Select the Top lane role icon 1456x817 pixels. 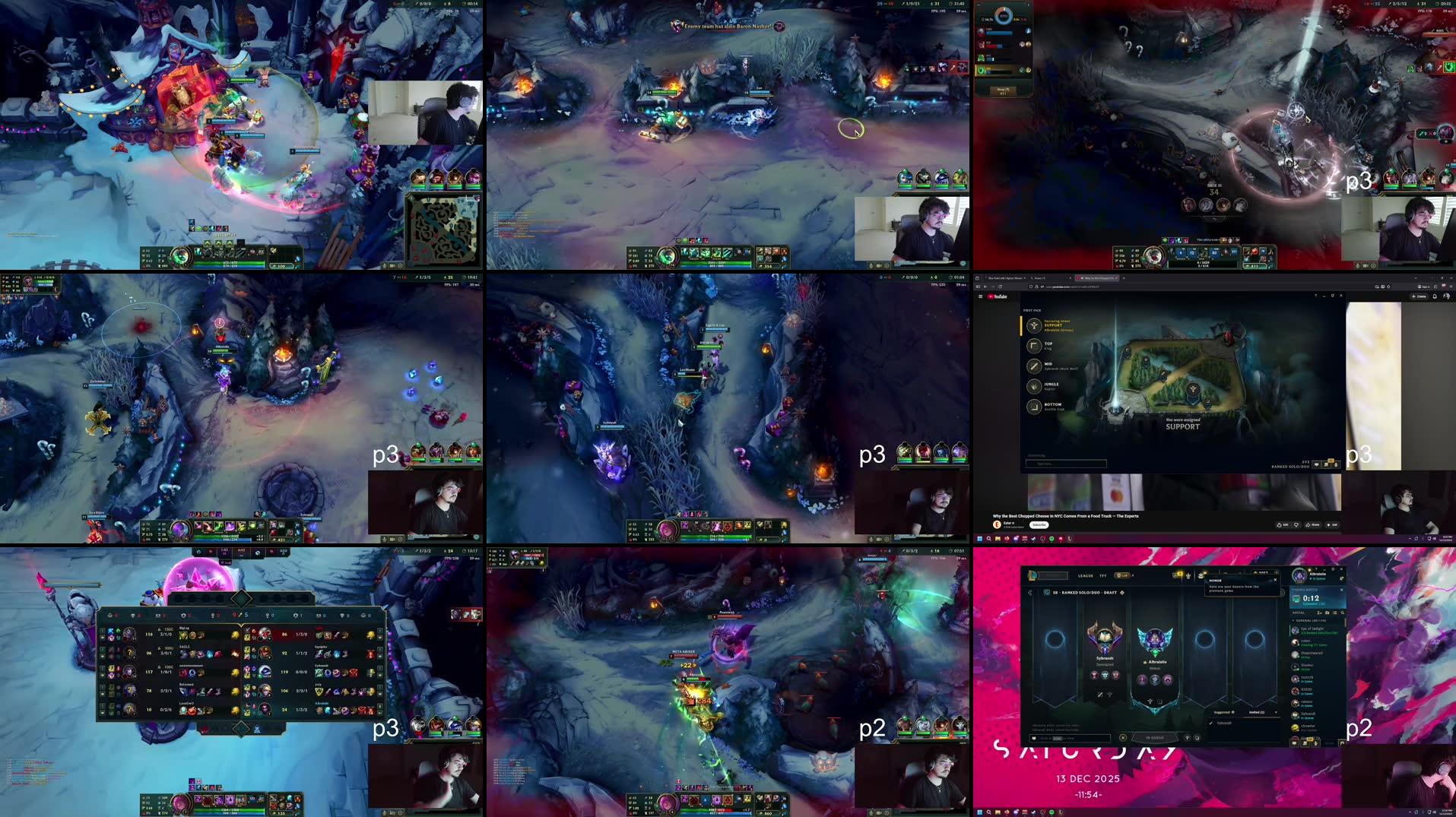[1034, 346]
